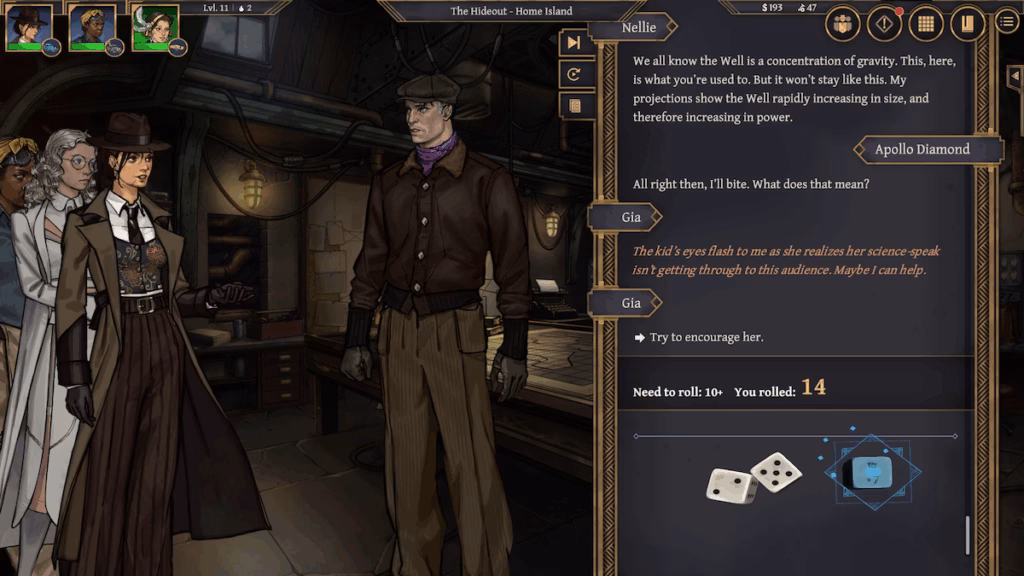Click the blue highlighted bonus die
This screenshot has width=1024, height=576.
[866, 472]
